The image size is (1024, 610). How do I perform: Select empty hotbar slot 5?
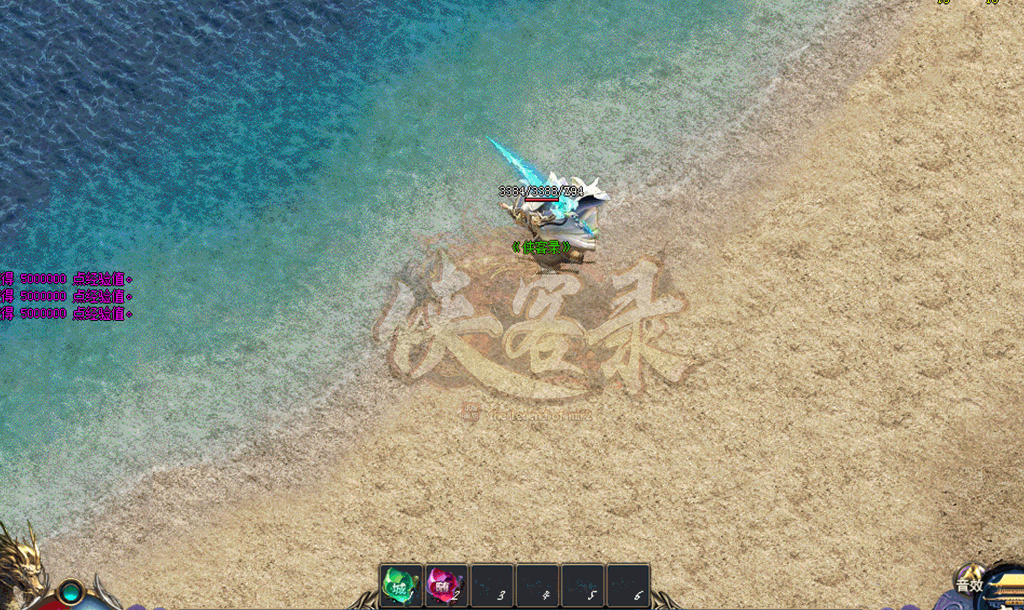[583, 585]
